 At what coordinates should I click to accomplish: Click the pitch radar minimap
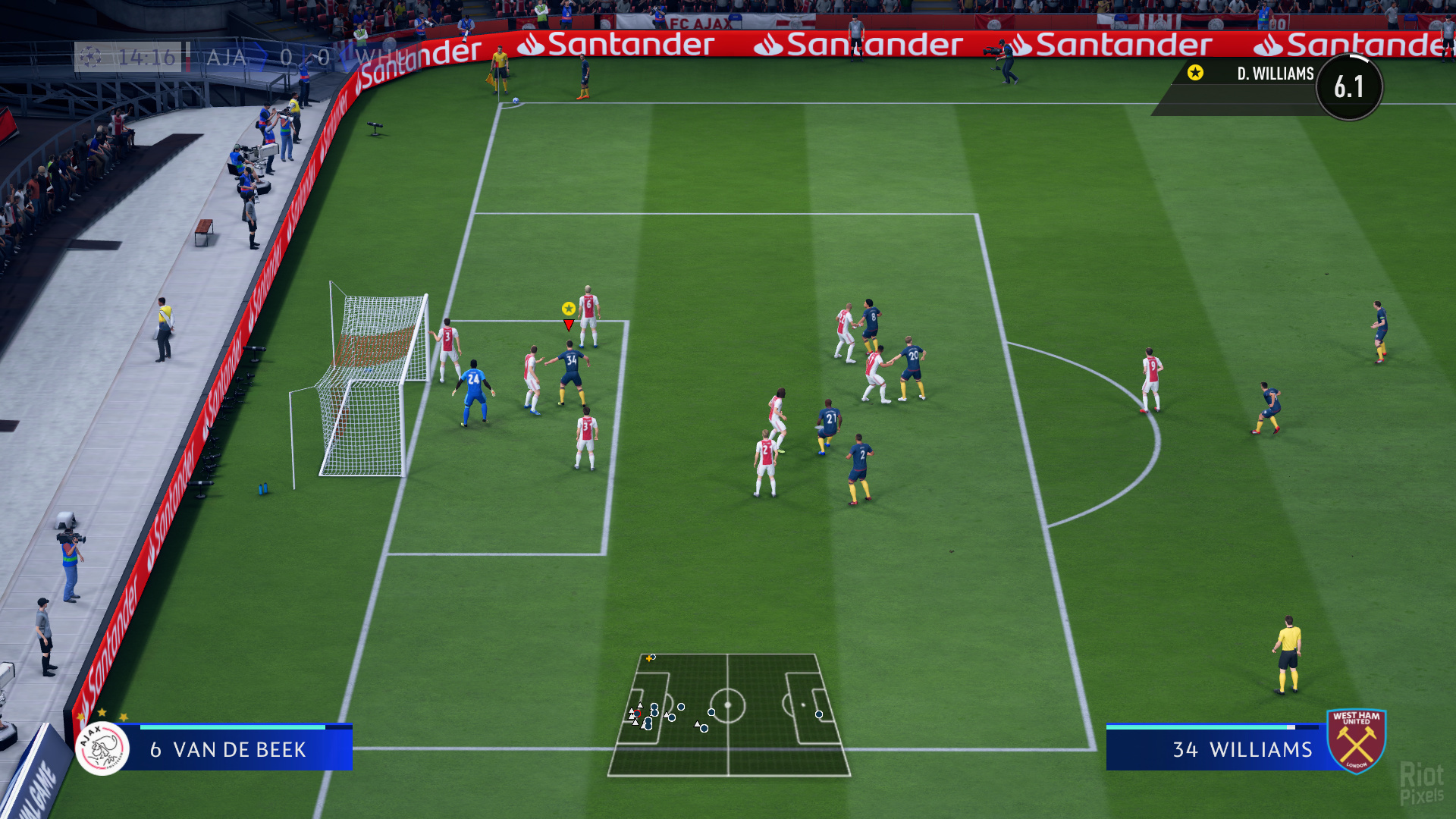pyautogui.click(x=728, y=714)
